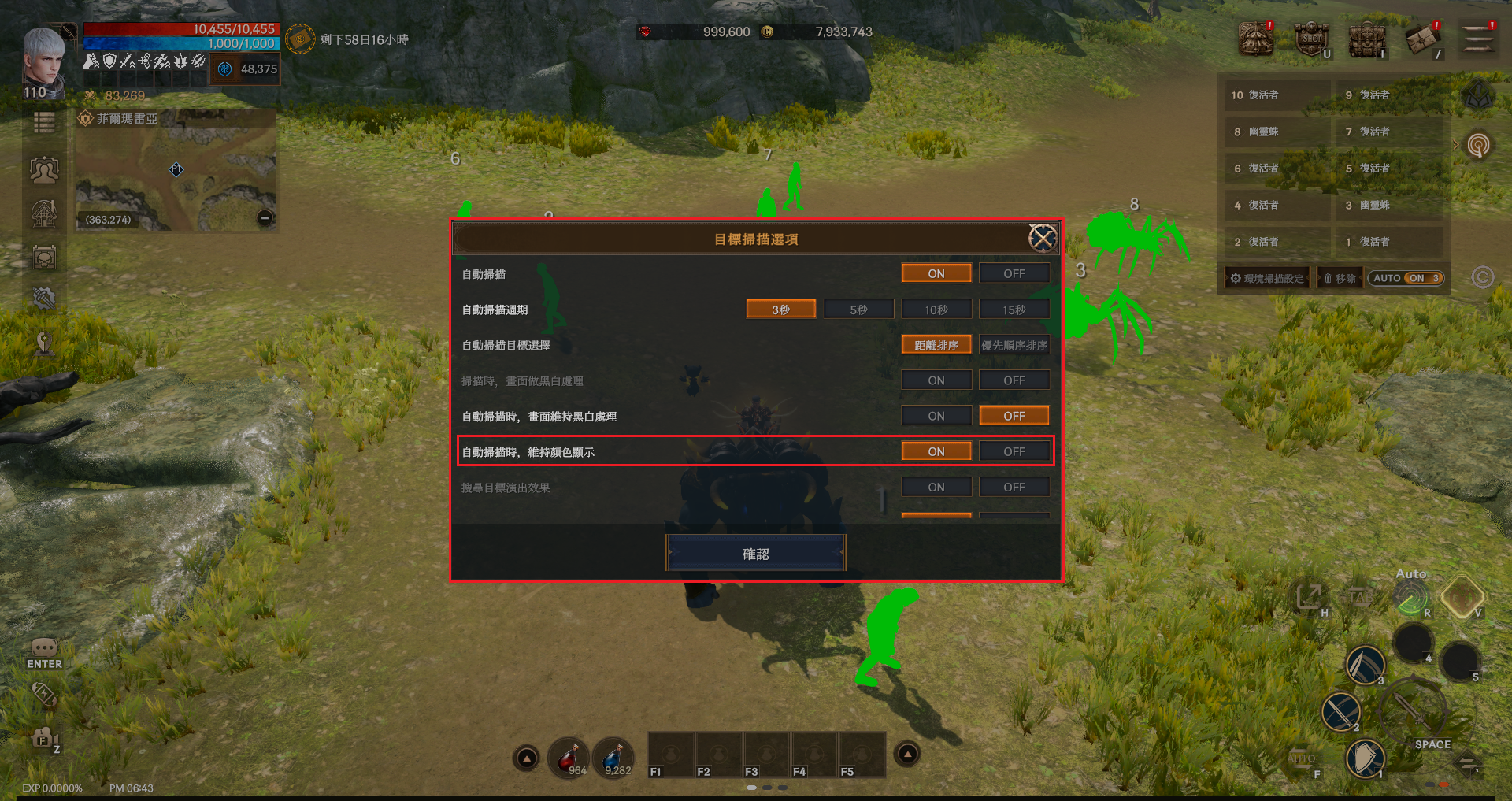The width and height of the screenshot is (1512, 801).
Task: Use the red health potion slot
Action: click(x=569, y=758)
